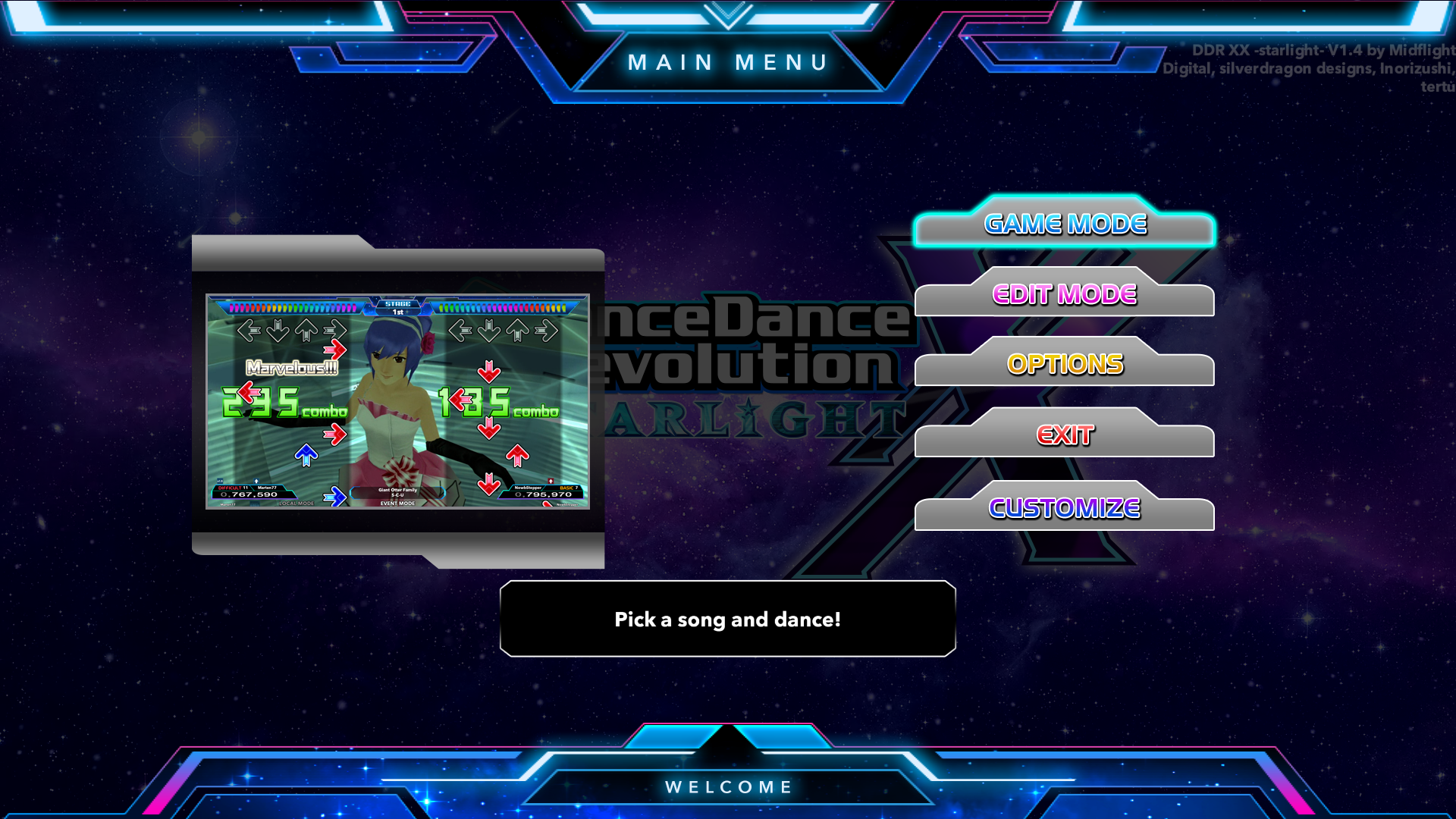Open the OPTIONS menu

[1065, 365]
